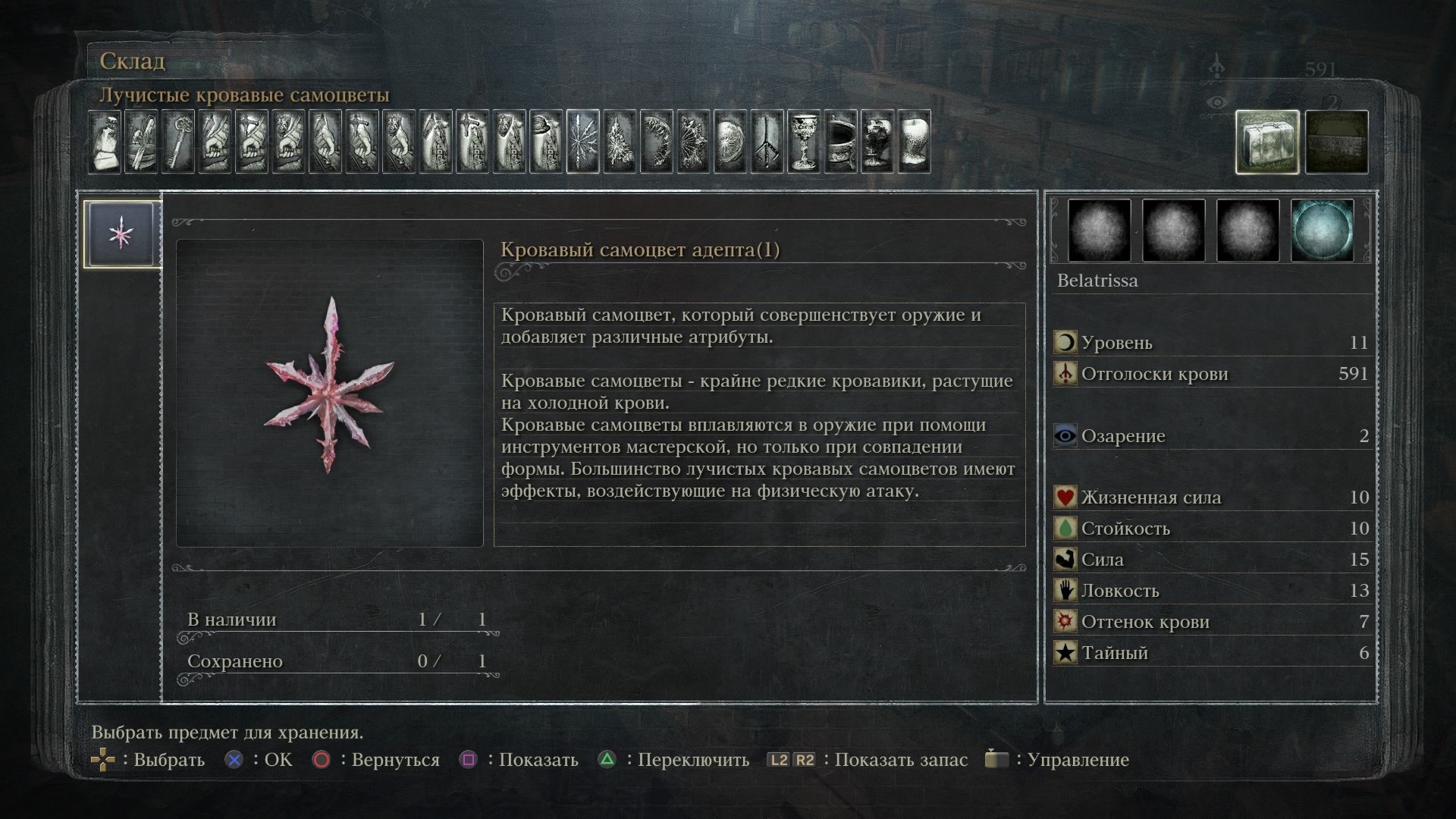1456x819 pixels.
Task: Select the last pale item category tab
Action: [914, 142]
